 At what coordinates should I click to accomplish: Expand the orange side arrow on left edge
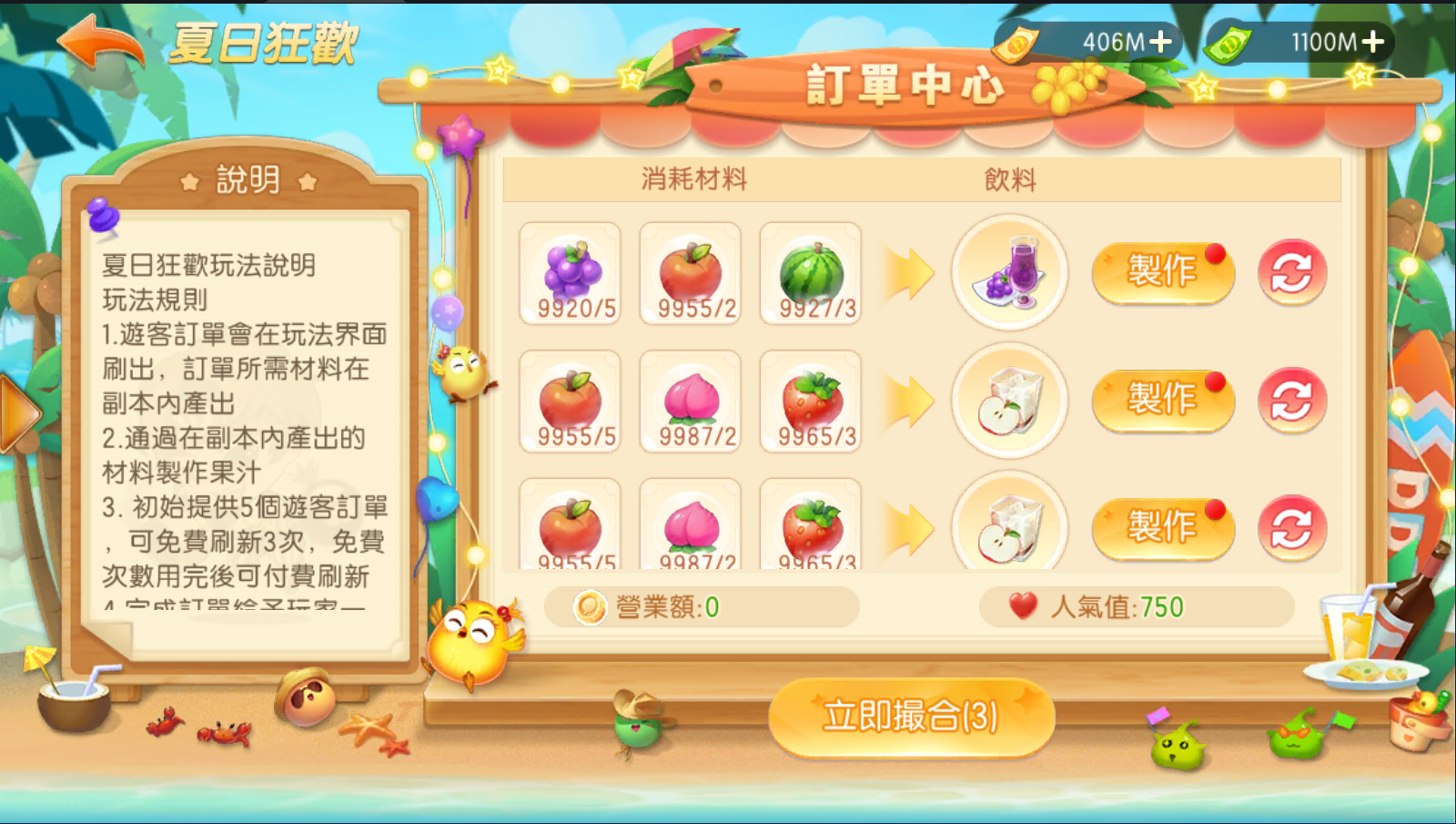[18, 414]
